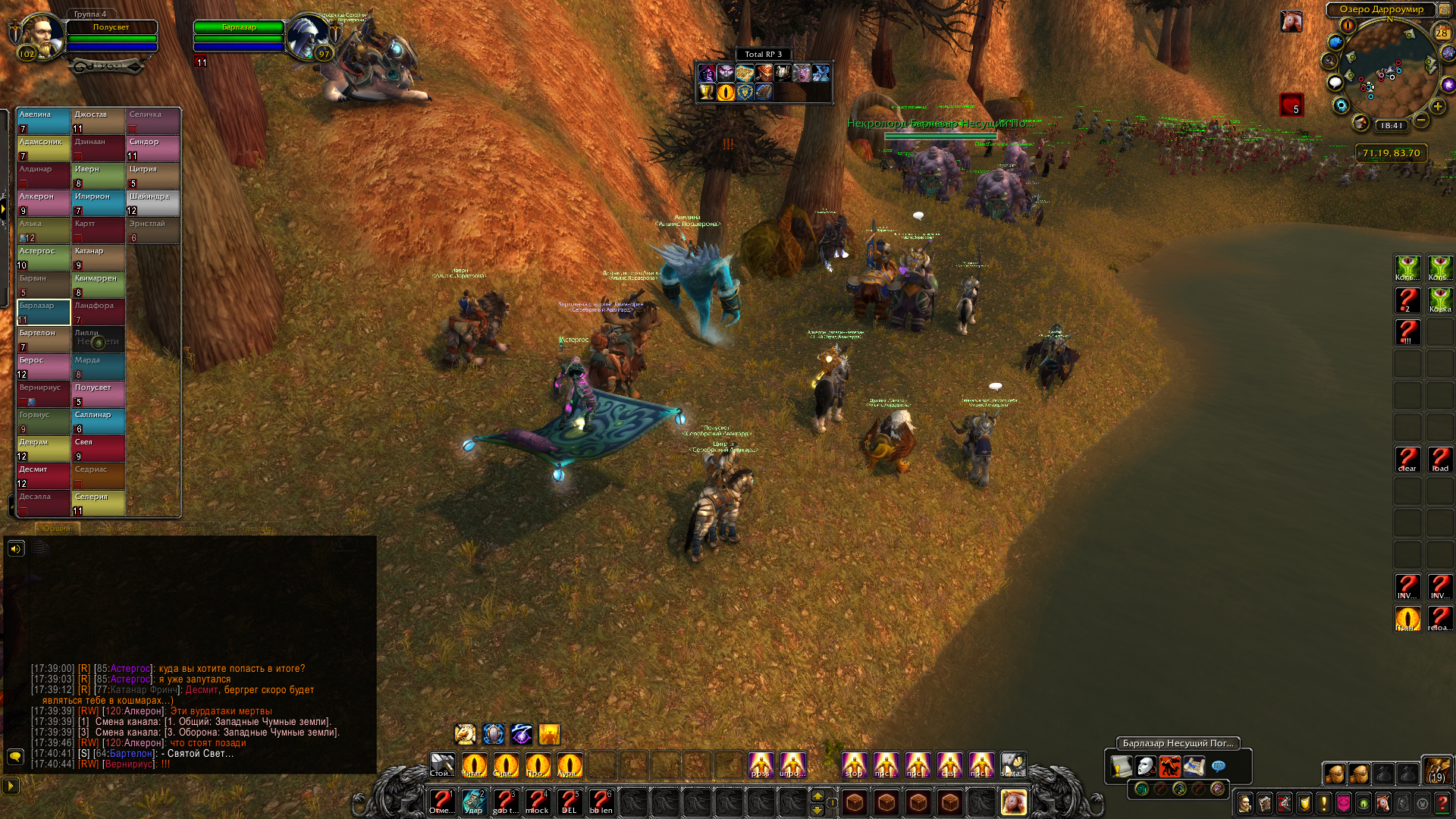Switch action bar page with the up arrow
The image size is (1456, 819).
pos(817,795)
